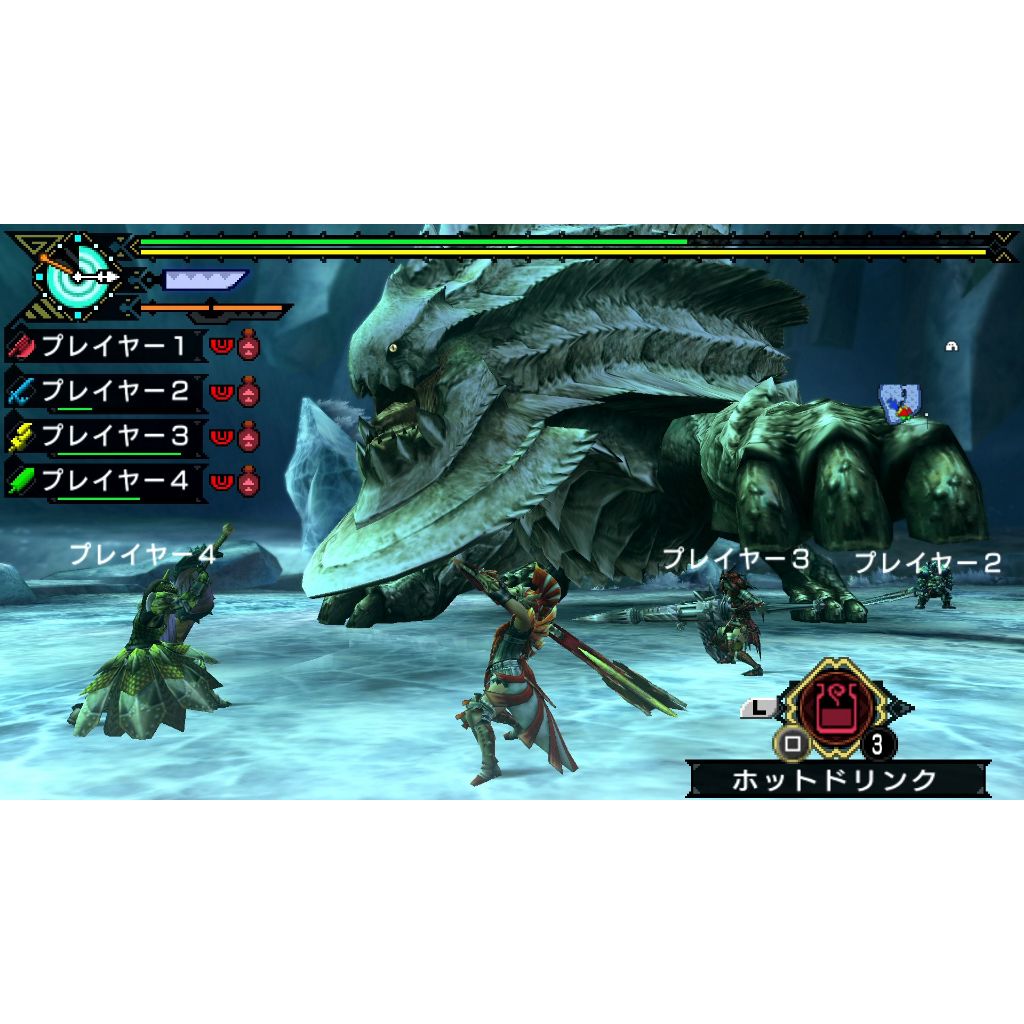
Task: Select the プレイヤー1 party row
Action: [x=112, y=346]
